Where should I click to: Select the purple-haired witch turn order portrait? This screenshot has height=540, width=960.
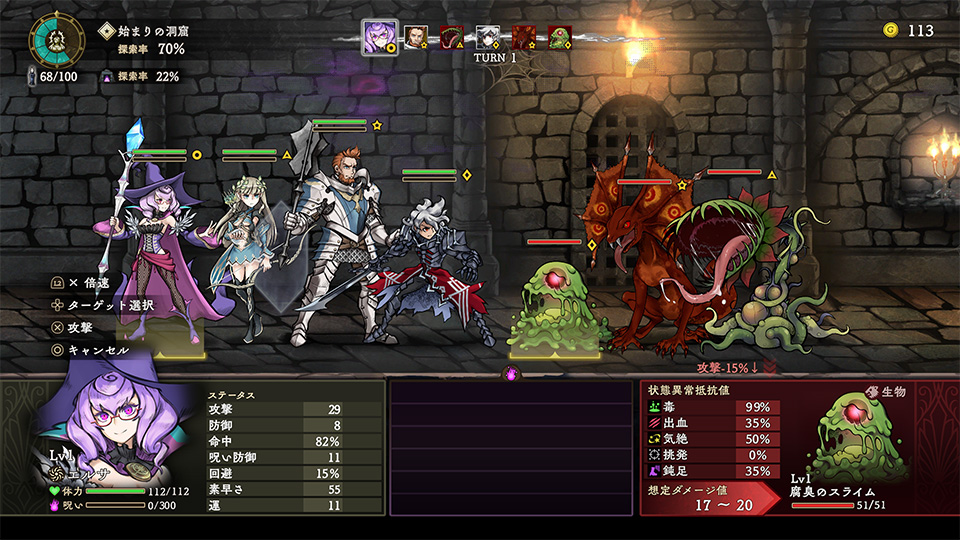tap(379, 38)
